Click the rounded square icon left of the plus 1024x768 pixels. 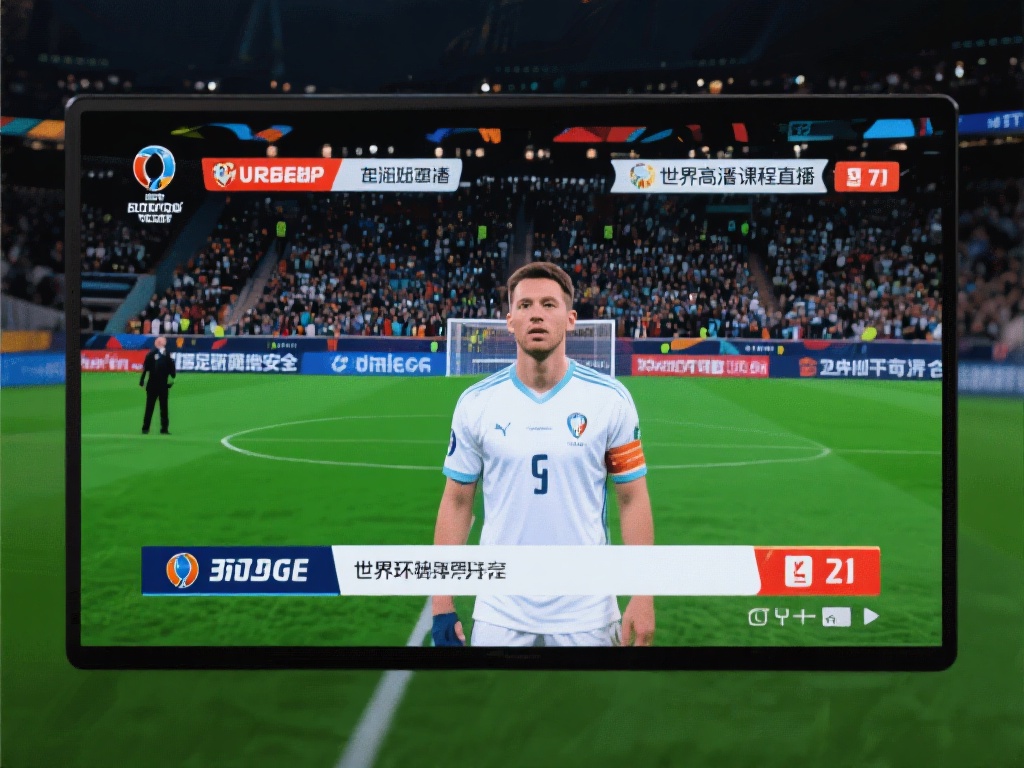pyautogui.click(x=758, y=616)
